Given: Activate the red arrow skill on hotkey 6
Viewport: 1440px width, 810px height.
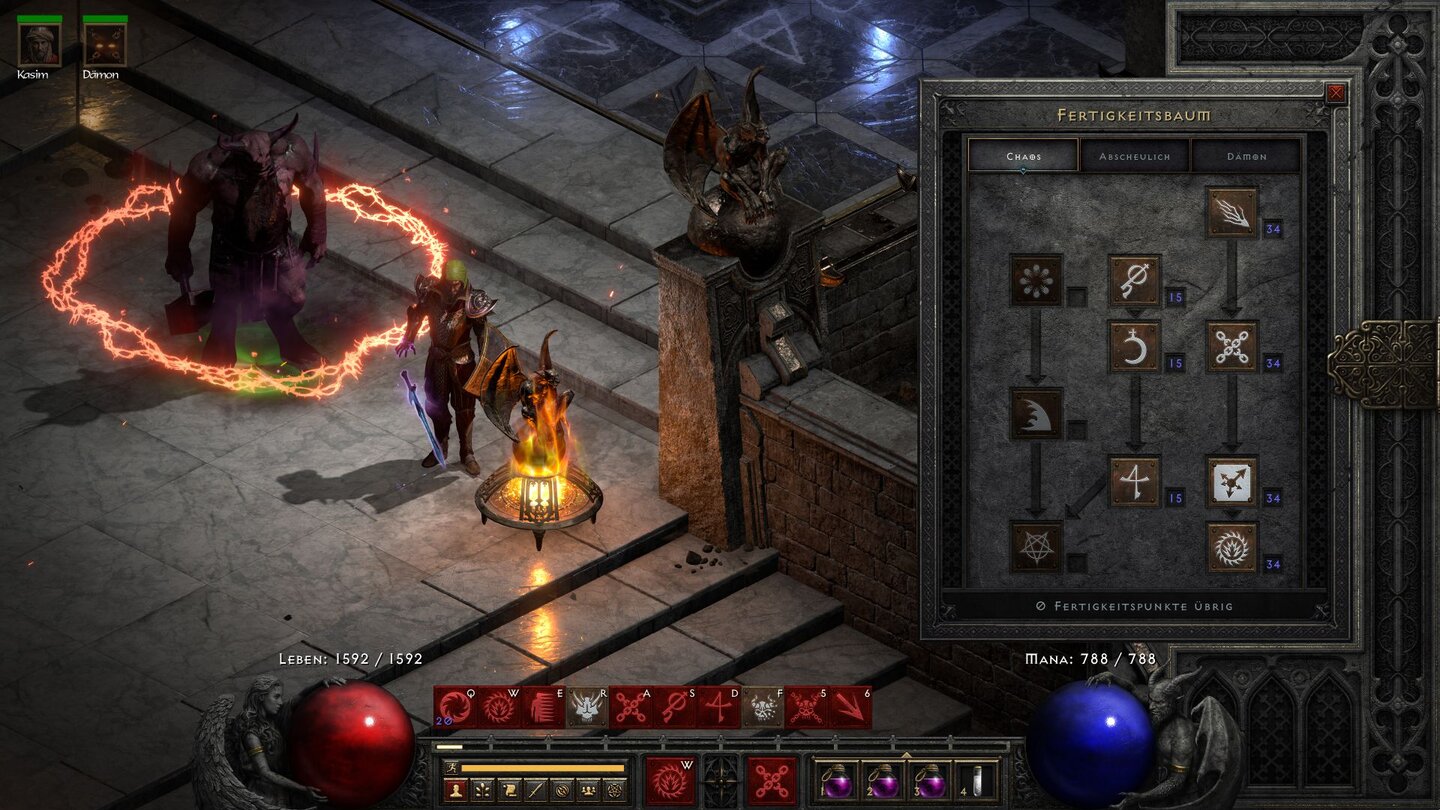Looking at the screenshot, I should [854, 708].
